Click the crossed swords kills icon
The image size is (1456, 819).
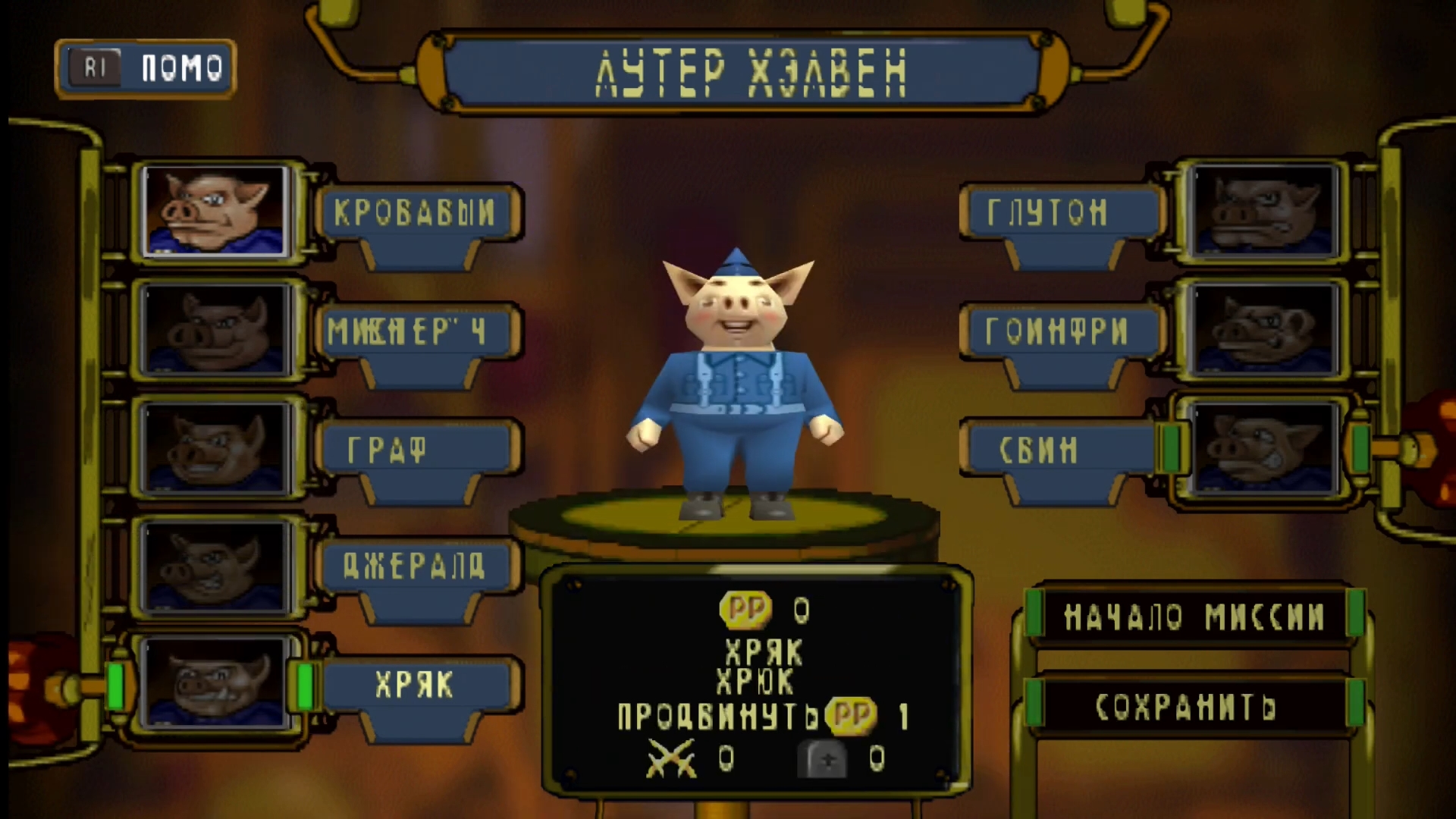(671, 758)
